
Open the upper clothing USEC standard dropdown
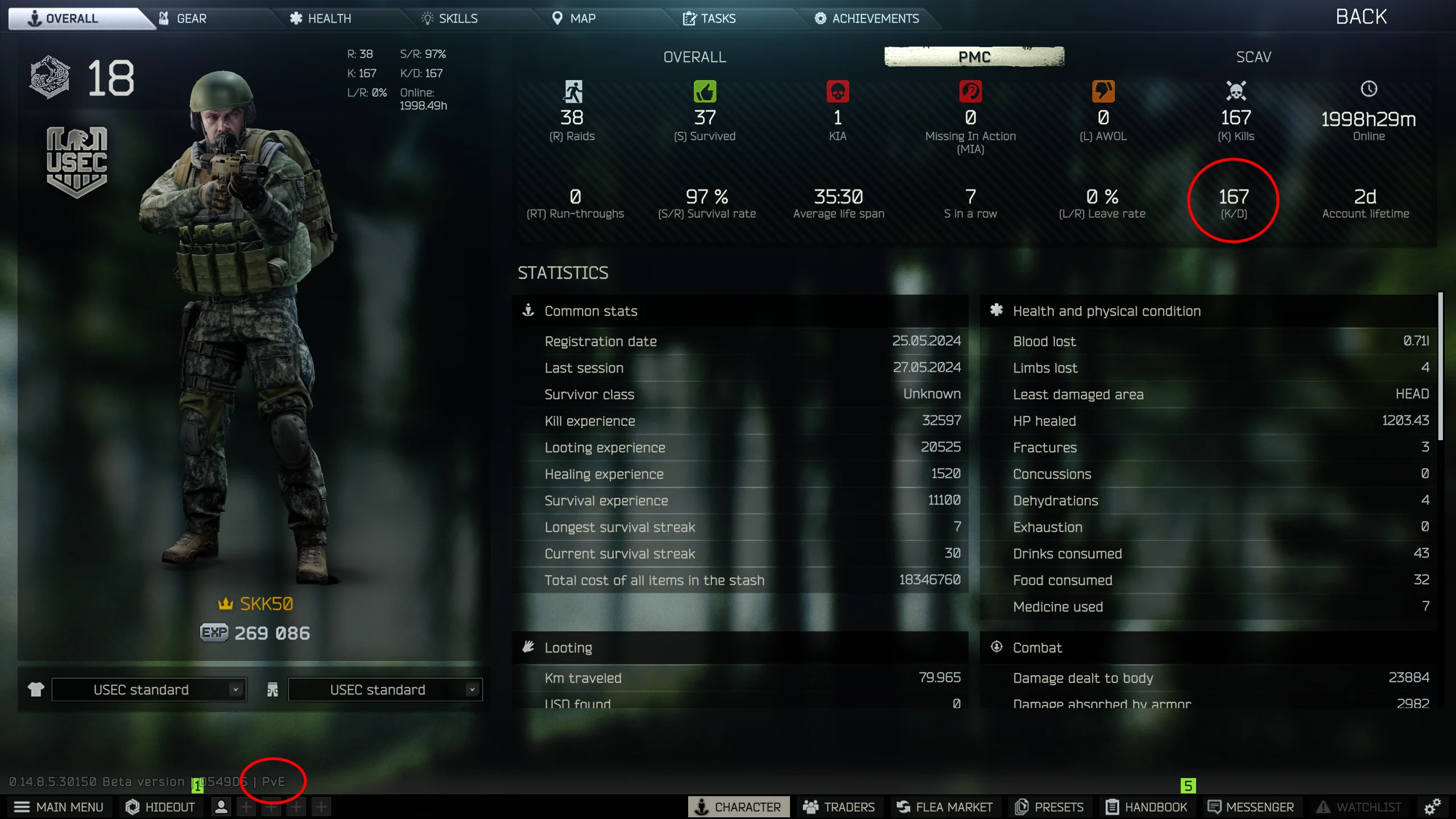(149, 689)
